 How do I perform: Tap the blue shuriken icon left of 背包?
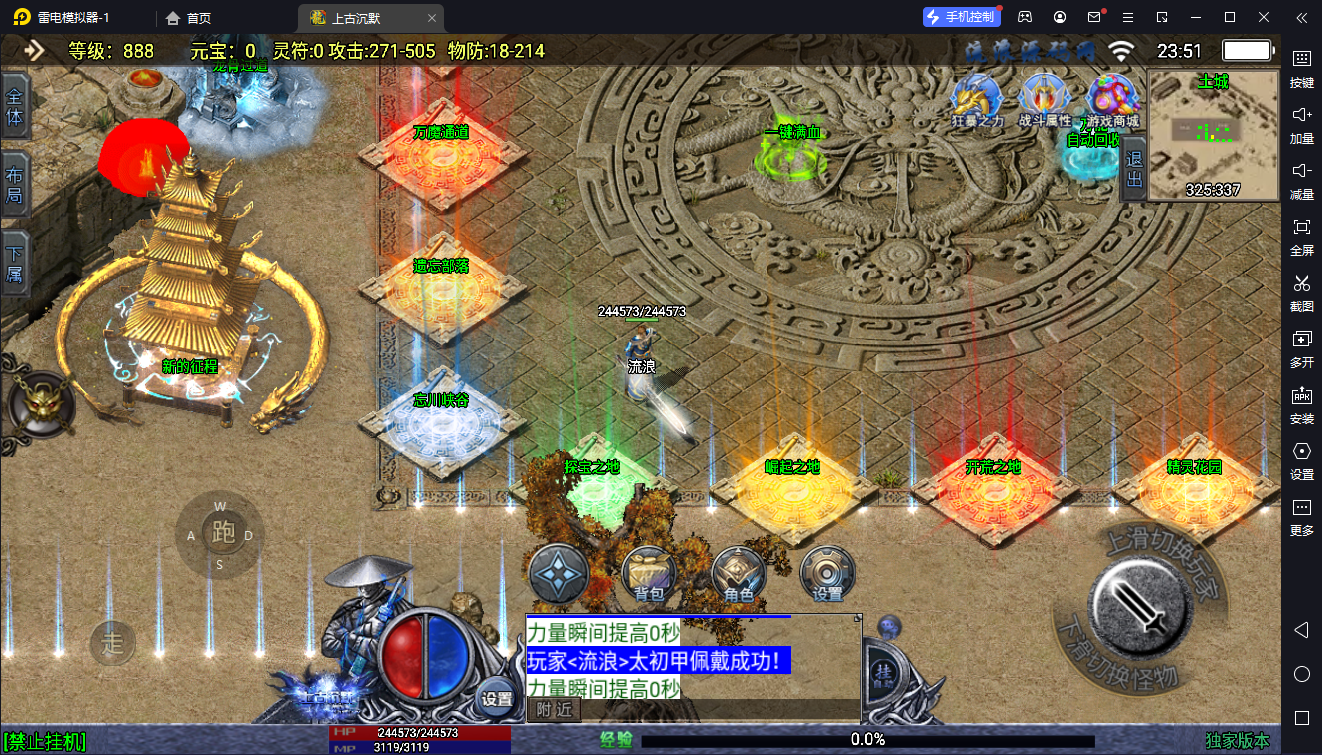tap(558, 574)
